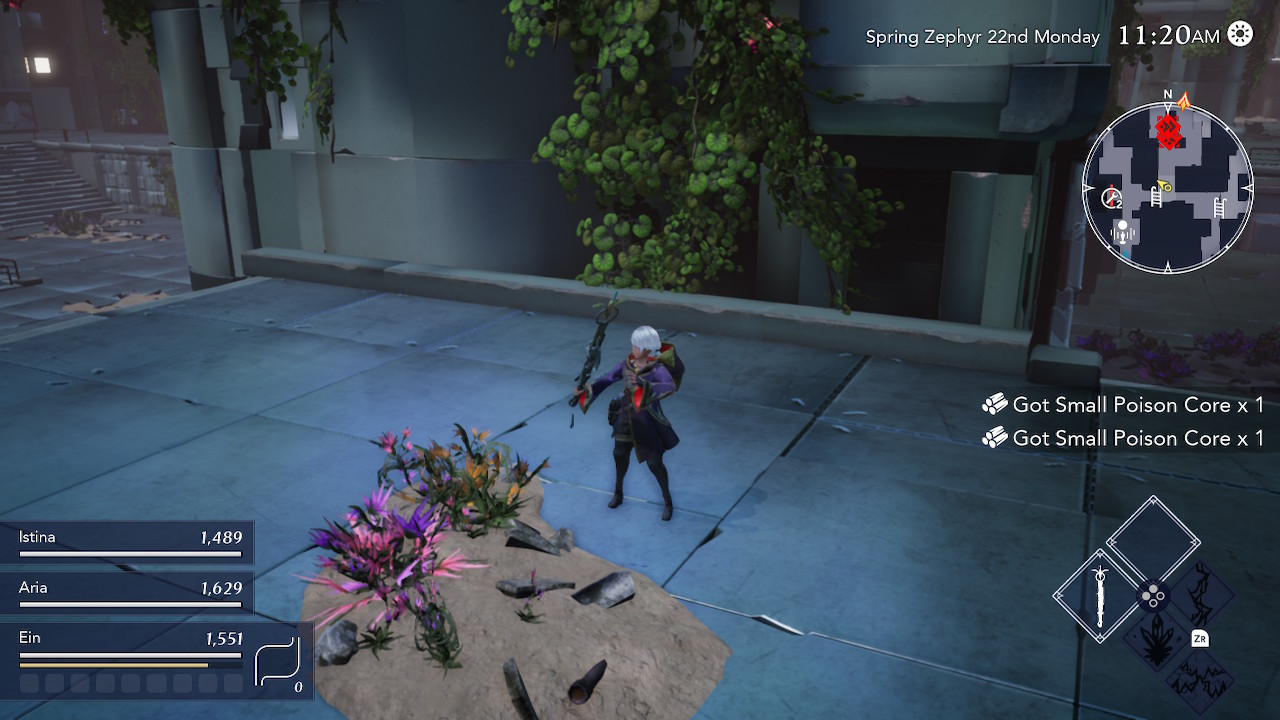Image resolution: width=1280 pixels, height=720 pixels.
Task: Select Istina's party panel
Action: pos(128,545)
